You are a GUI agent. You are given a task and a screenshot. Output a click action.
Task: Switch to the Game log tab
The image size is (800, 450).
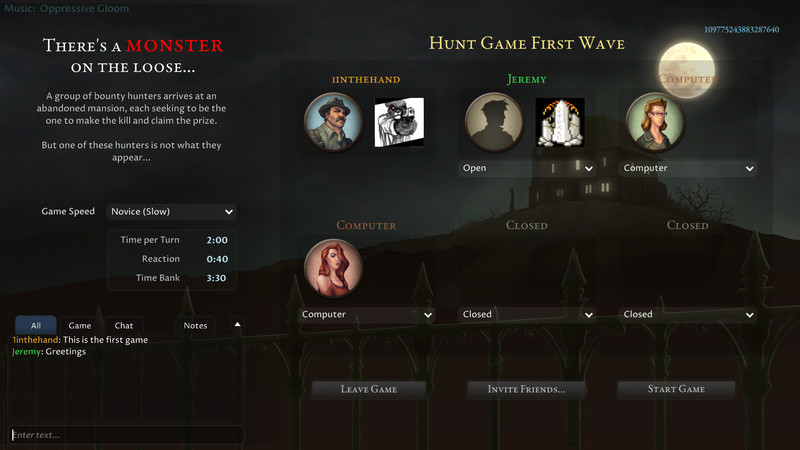click(80, 325)
